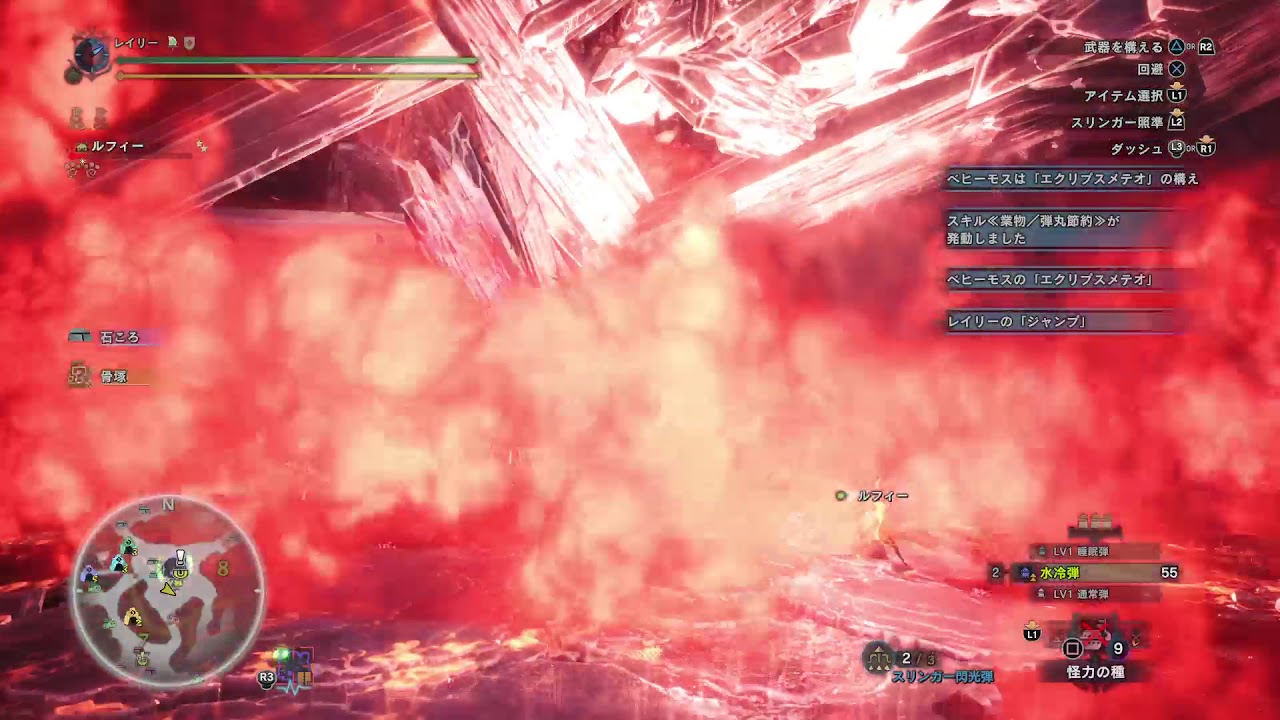Image resolution: width=1280 pixels, height=720 pixels.
Task: Click party member ルフィー in the list
Action: pos(117,146)
